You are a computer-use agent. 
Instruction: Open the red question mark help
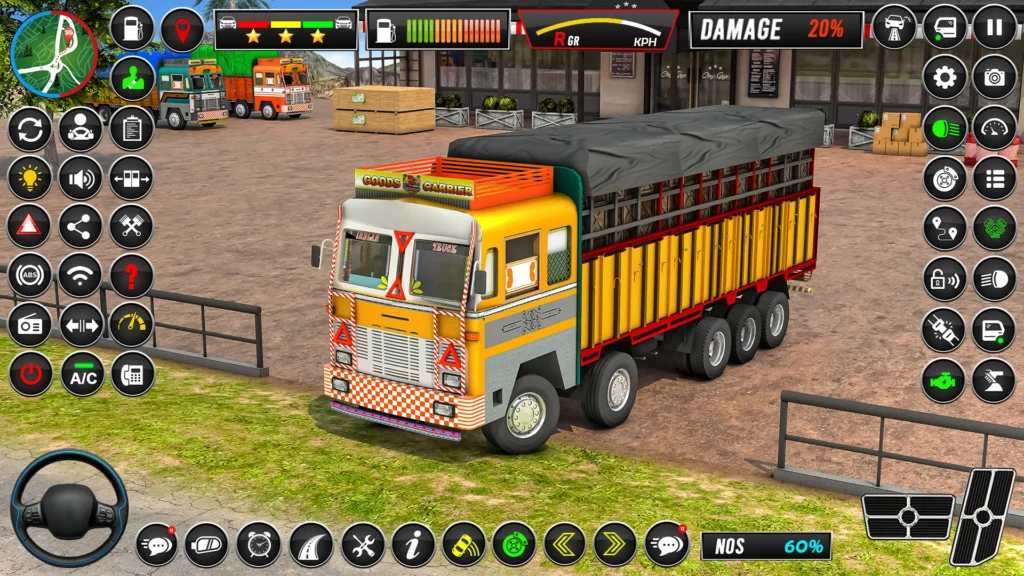pos(131,275)
